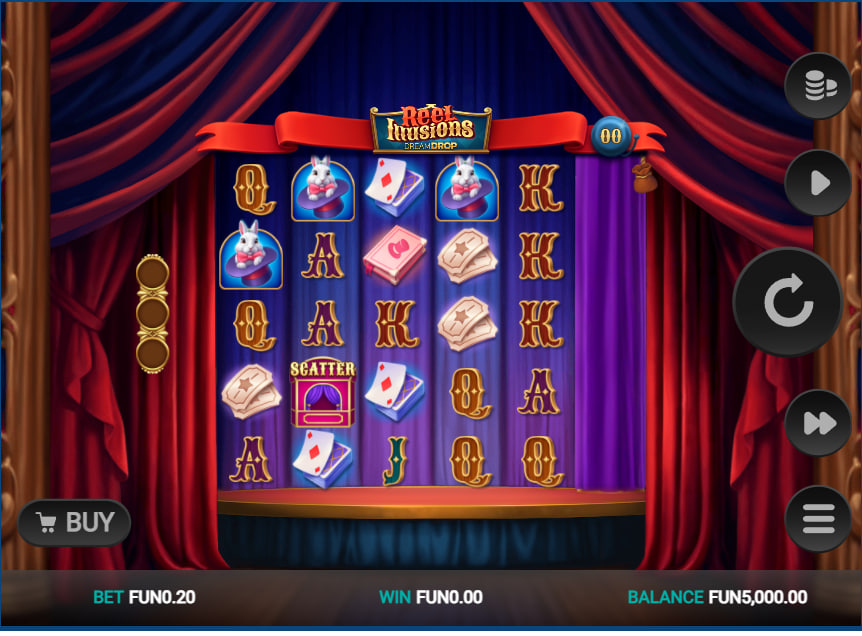This screenshot has height=636, width=862.
Task: Start autoplay with the play triangle button
Action: (x=818, y=183)
